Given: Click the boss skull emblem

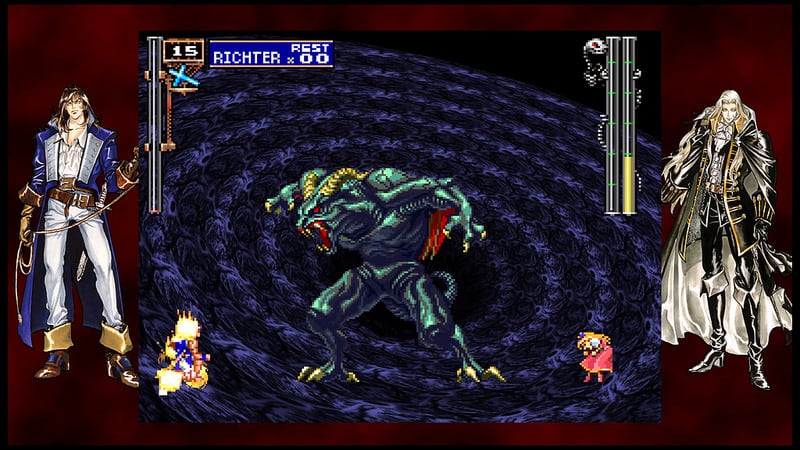Looking at the screenshot, I should click(594, 46).
